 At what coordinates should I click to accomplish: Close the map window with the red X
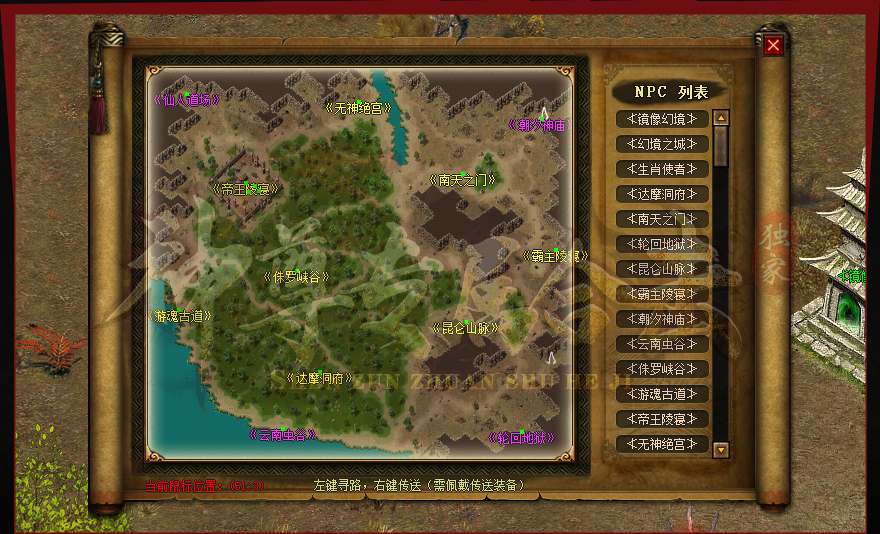click(x=773, y=45)
